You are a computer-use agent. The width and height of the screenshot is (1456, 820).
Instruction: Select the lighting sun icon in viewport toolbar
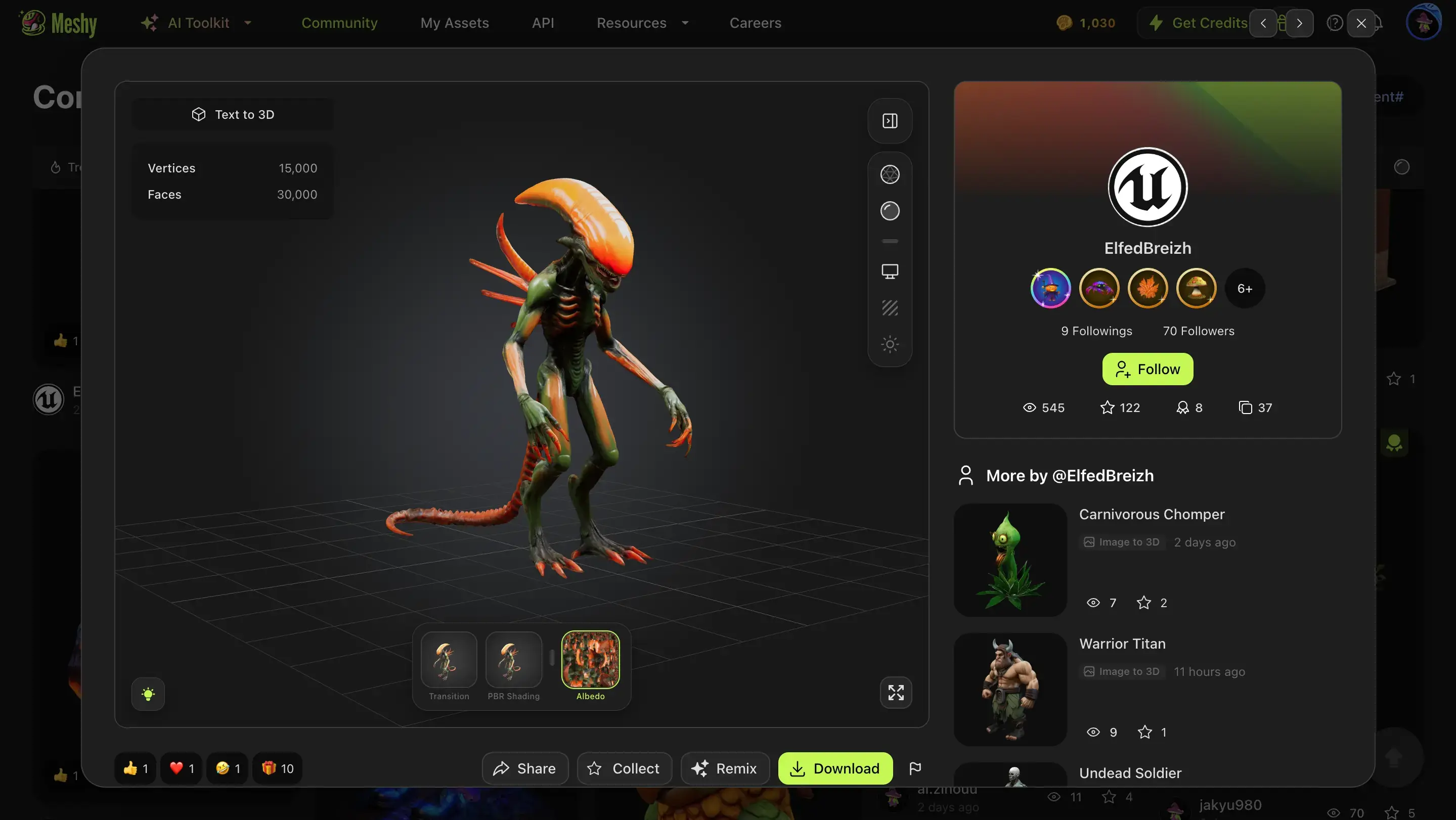(x=890, y=344)
